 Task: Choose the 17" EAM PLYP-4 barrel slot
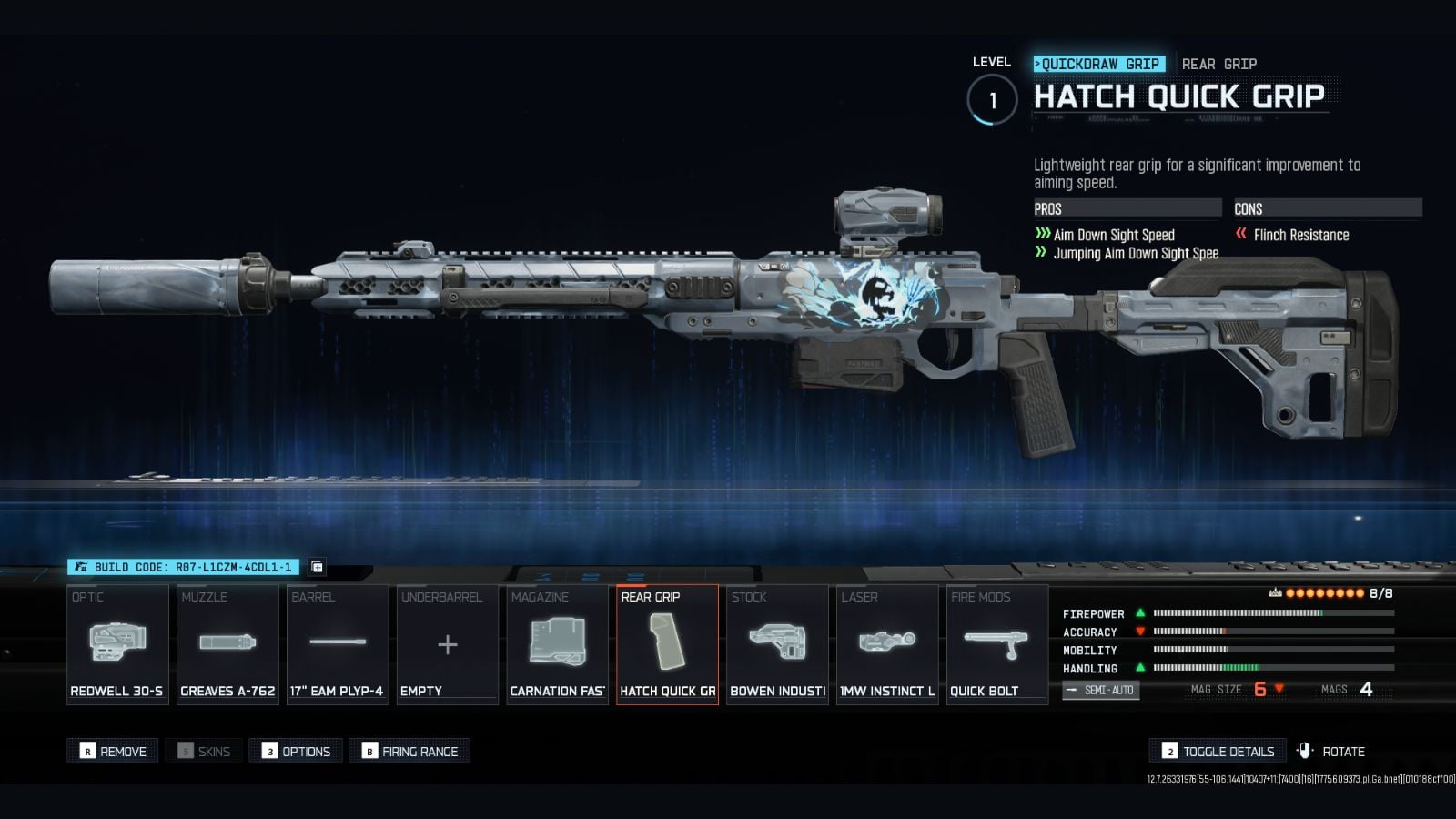[x=338, y=644]
